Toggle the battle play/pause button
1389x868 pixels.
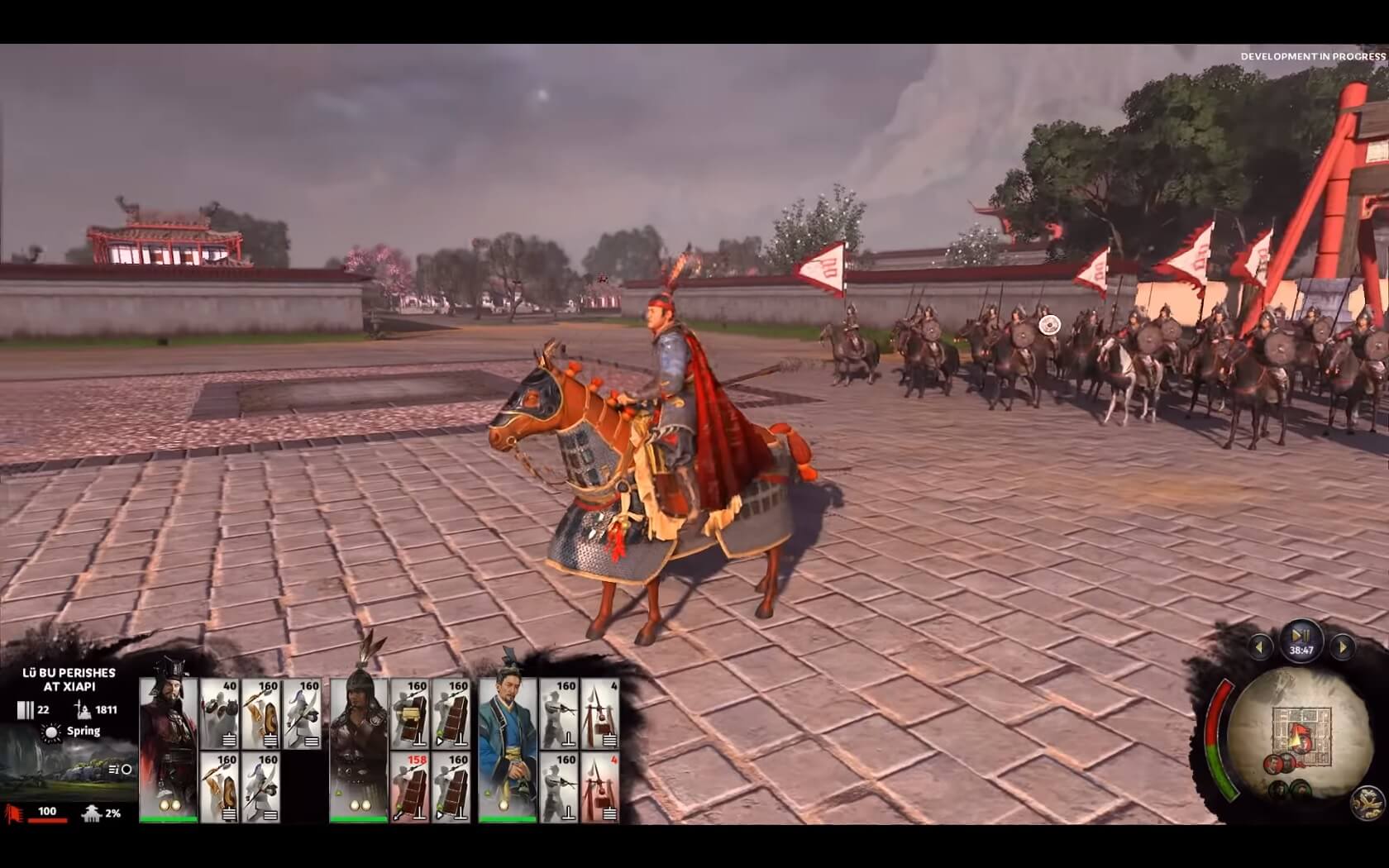pyautogui.click(x=1301, y=637)
